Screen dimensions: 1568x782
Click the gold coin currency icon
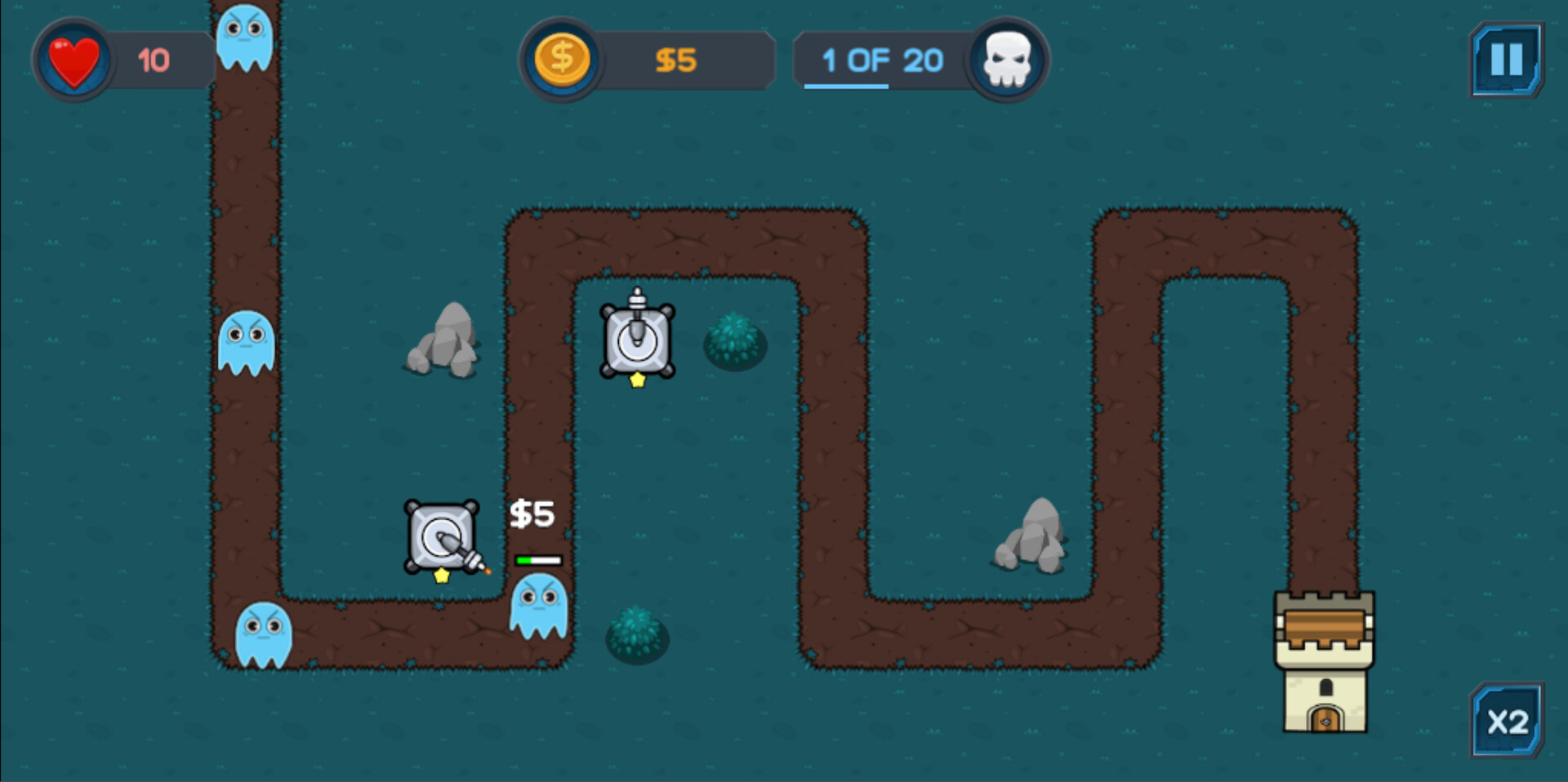click(x=563, y=58)
